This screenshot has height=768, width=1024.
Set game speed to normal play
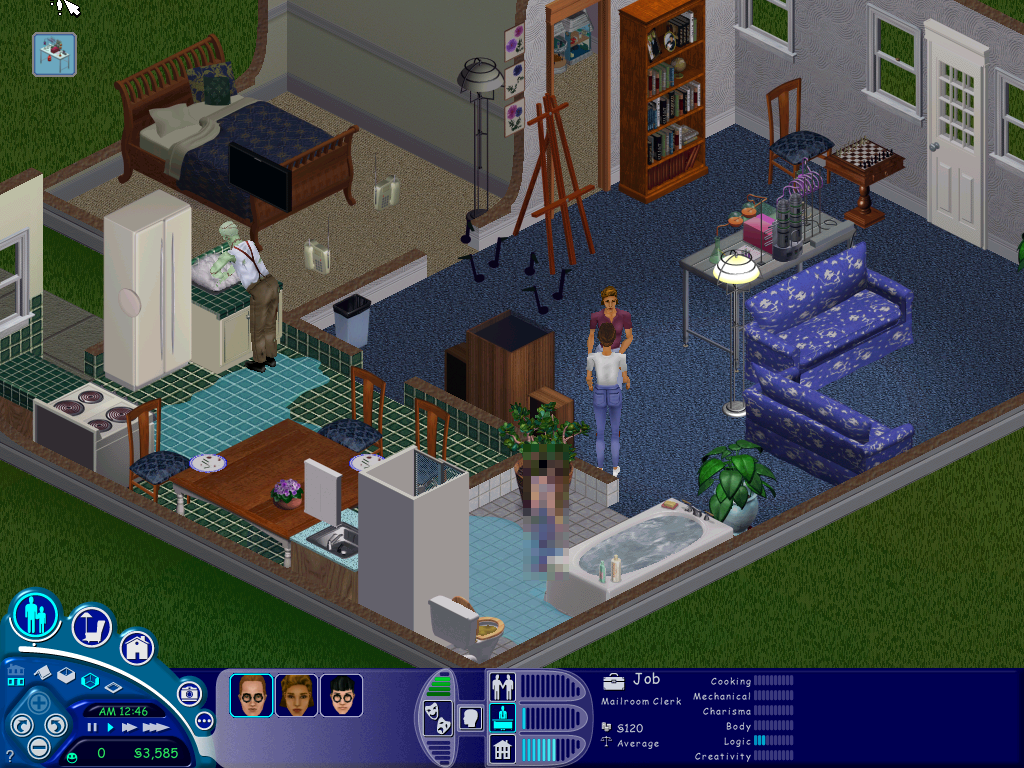tap(109, 727)
